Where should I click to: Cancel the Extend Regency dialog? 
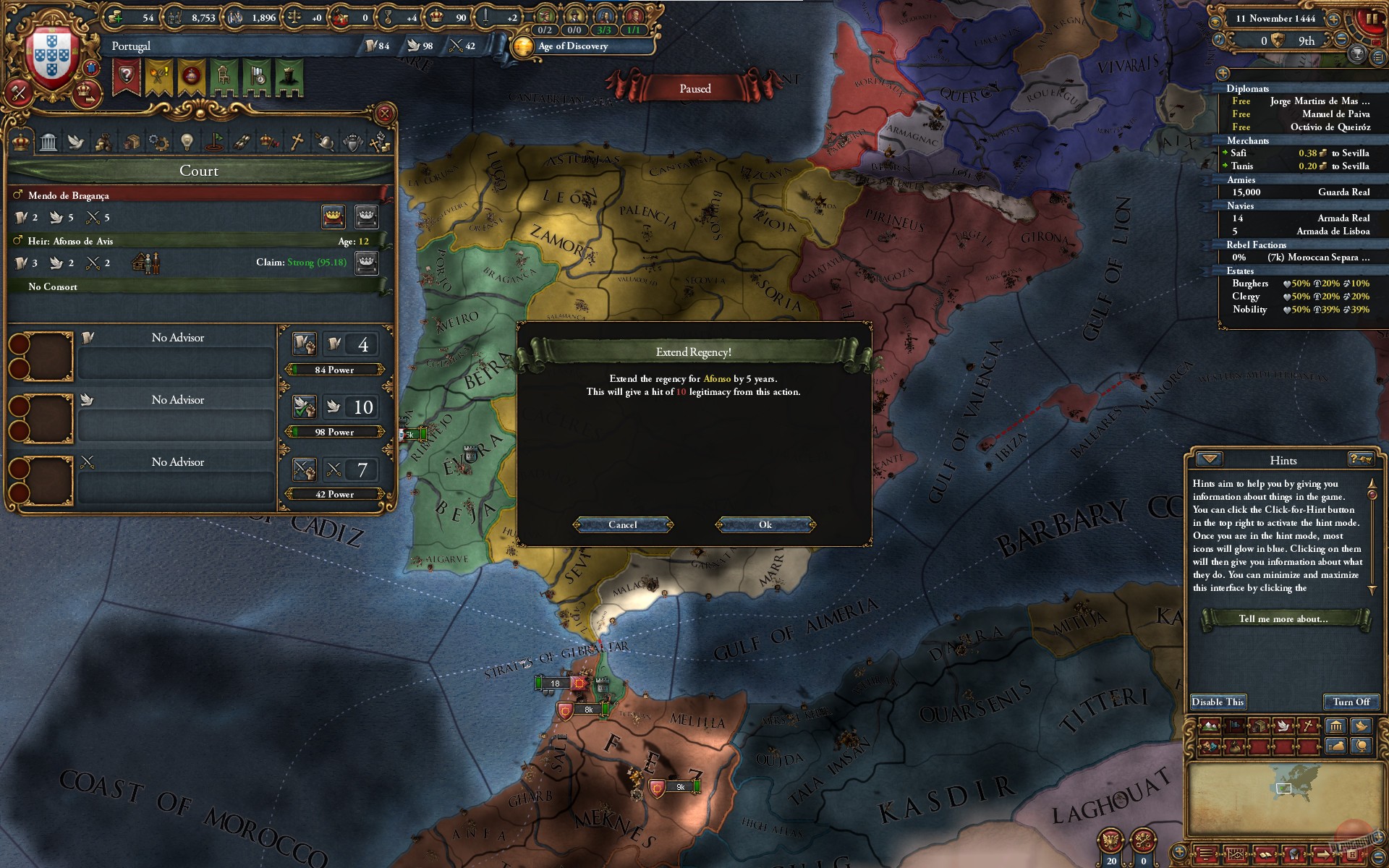[622, 524]
